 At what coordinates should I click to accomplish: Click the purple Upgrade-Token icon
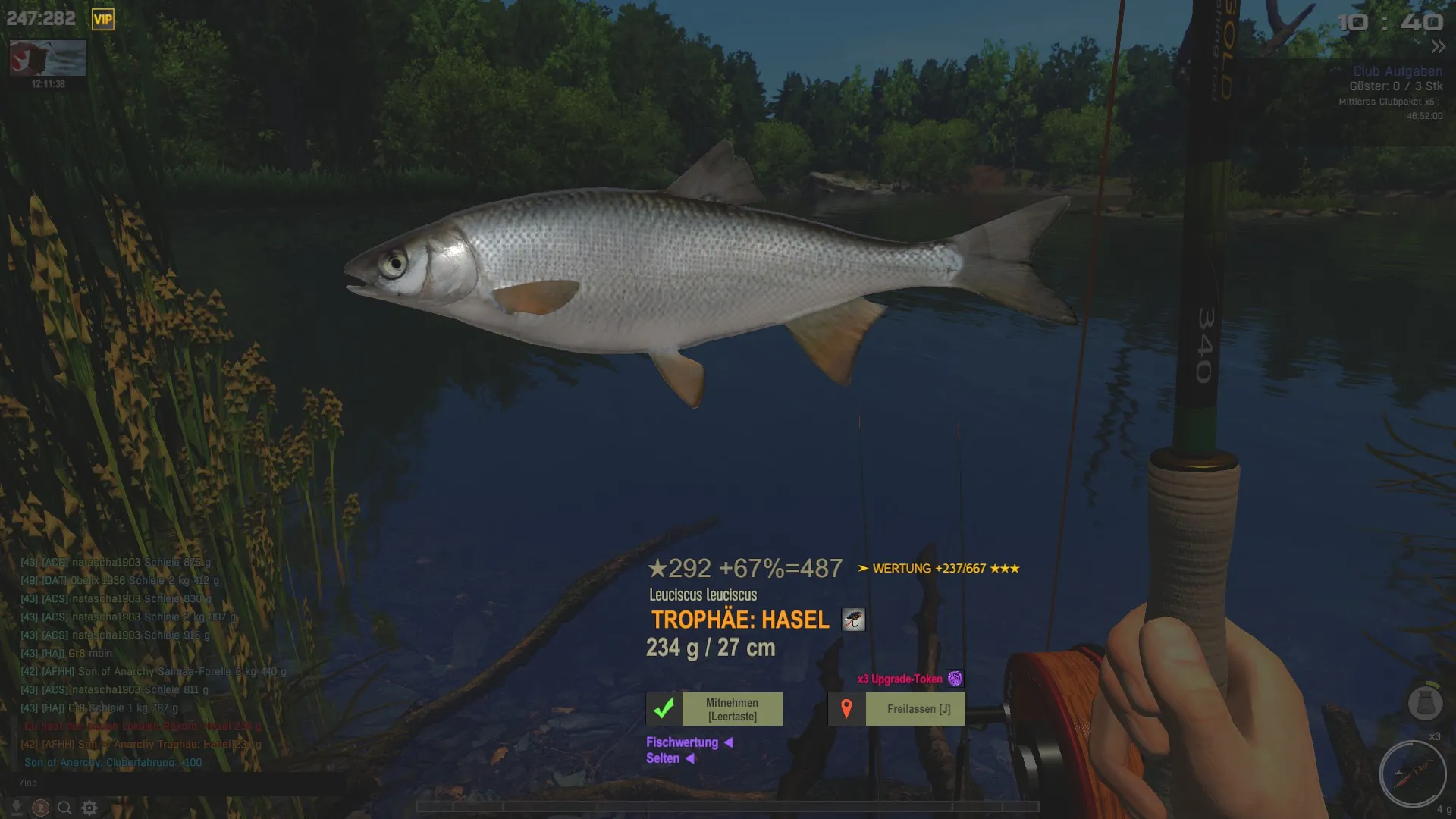point(955,679)
